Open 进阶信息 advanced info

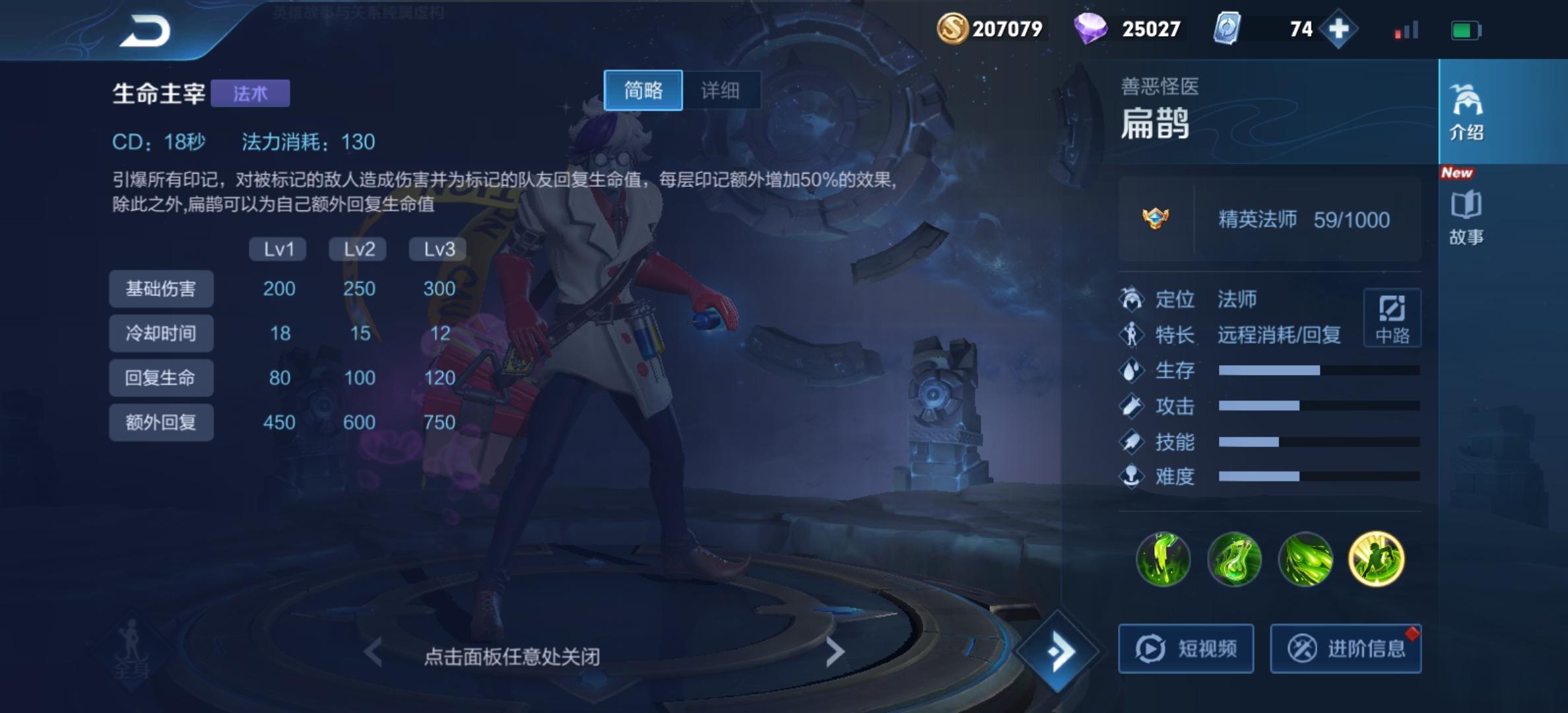(1346, 648)
